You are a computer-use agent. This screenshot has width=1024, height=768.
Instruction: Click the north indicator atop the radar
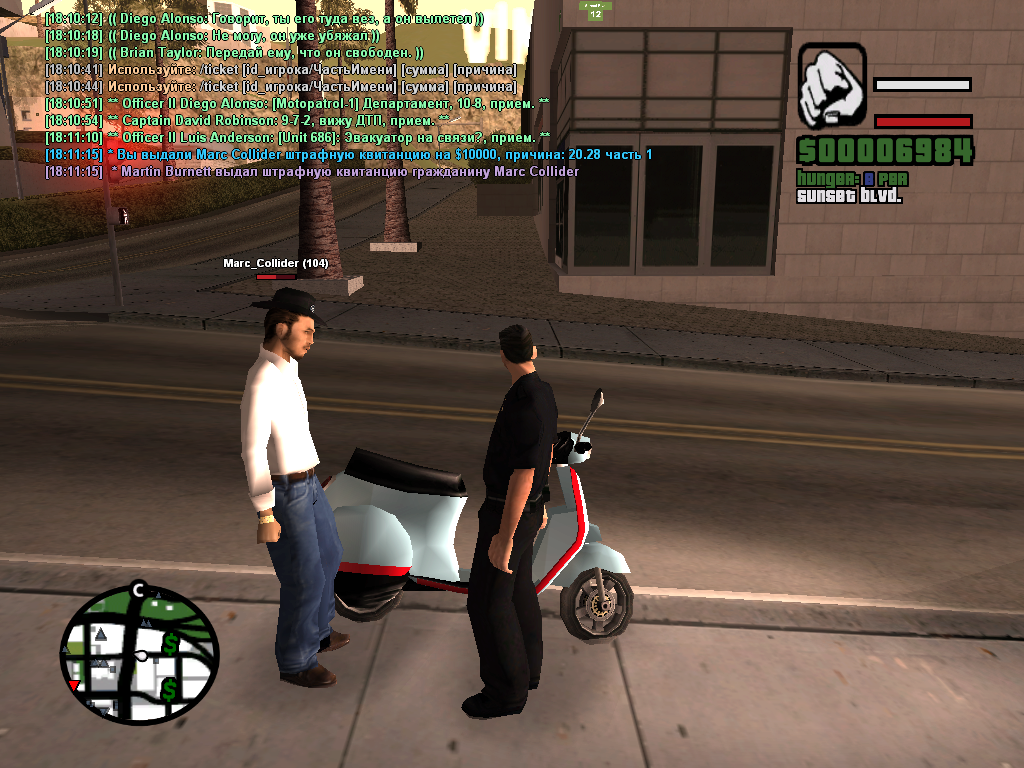[139, 588]
